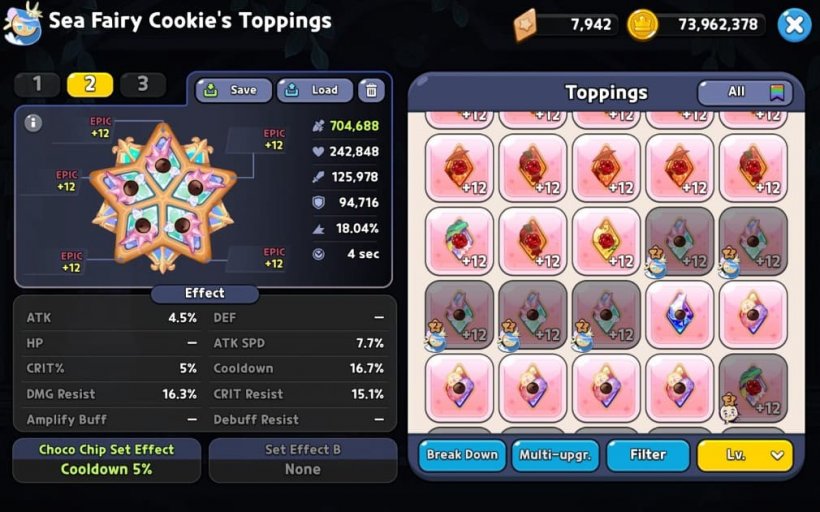View the Set Effect B panel
Screen dimensions: 820x512
(302, 459)
